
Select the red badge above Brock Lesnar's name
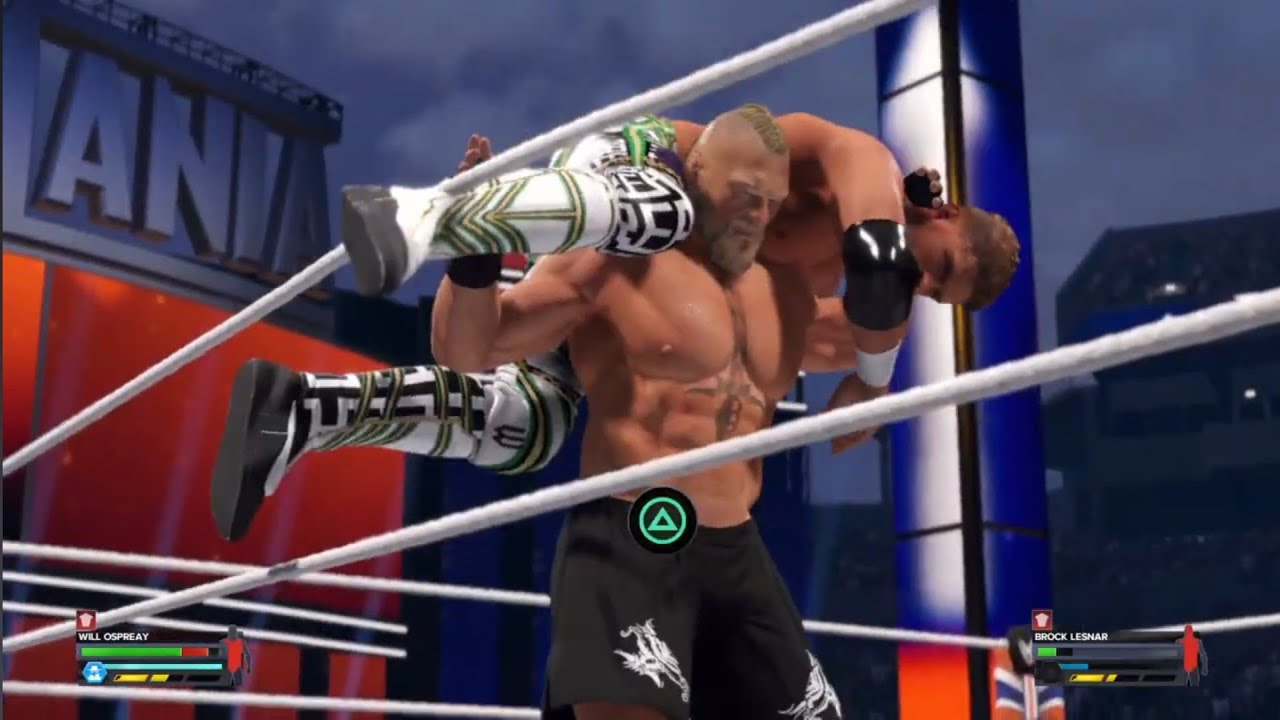[x=1042, y=620]
